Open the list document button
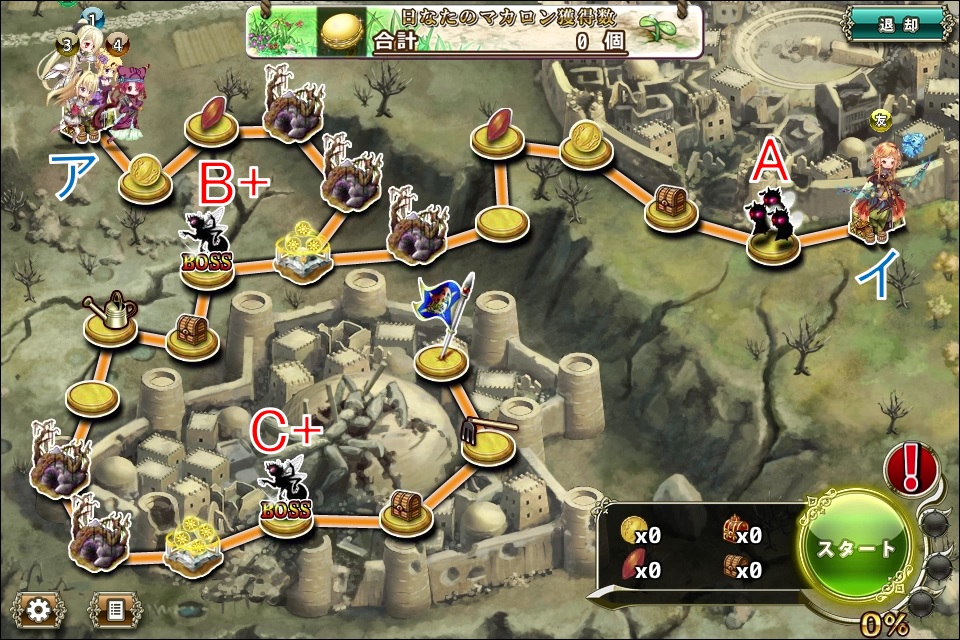960x640 pixels. pyautogui.click(x=115, y=609)
